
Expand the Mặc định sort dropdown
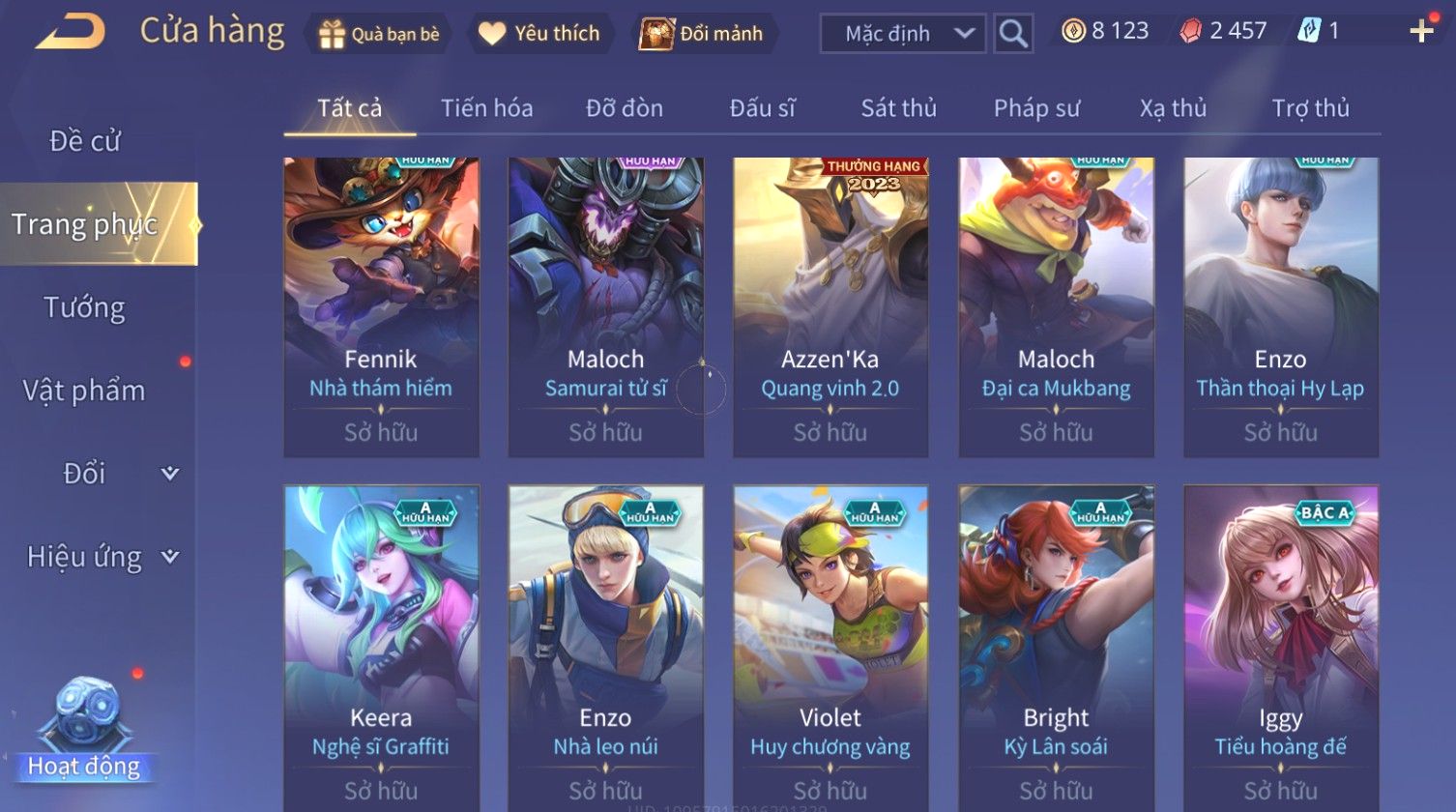coord(902,34)
